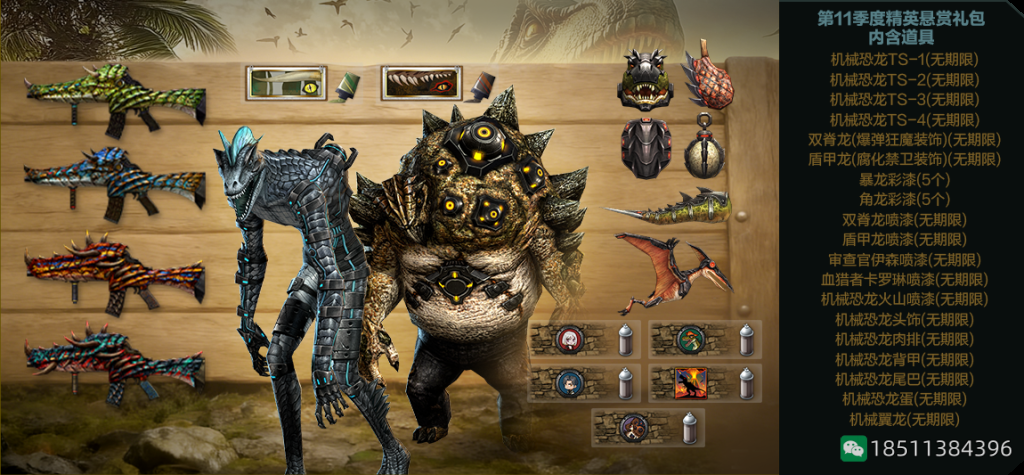
Task: Choose the orange-red mechanical dinosaur rifle
Action: [x=115, y=272]
